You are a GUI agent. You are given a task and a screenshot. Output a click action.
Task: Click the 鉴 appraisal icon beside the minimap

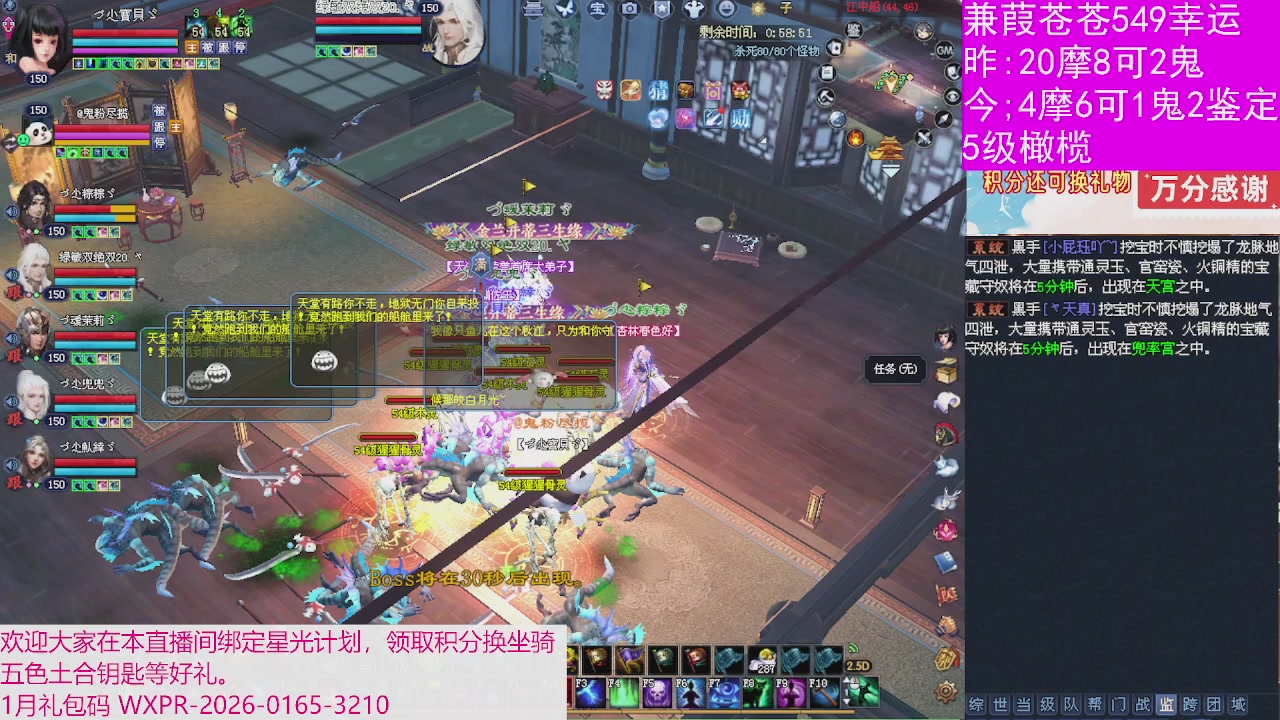point(852,30)
